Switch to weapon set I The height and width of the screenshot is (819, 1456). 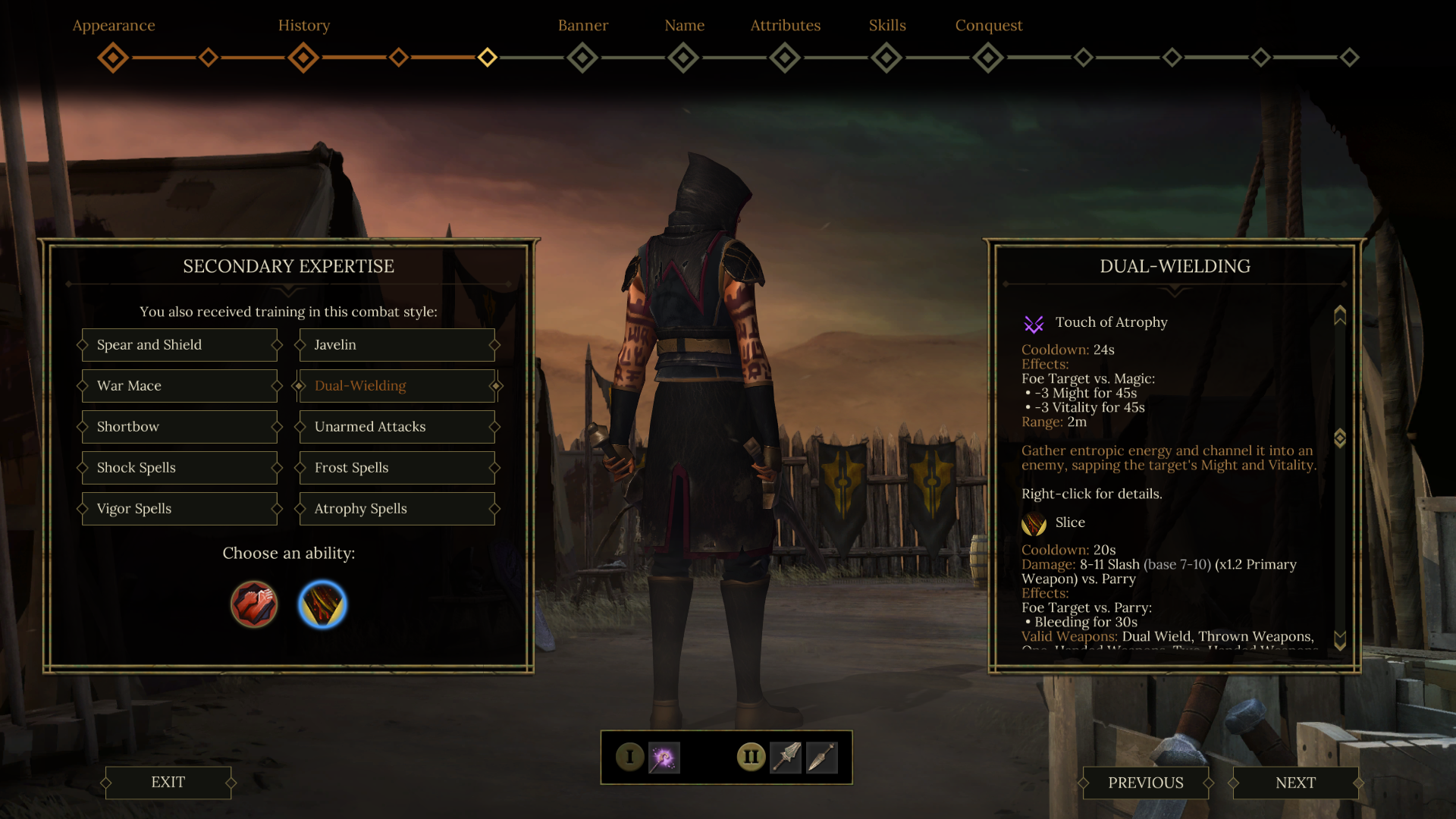[629, 757]
